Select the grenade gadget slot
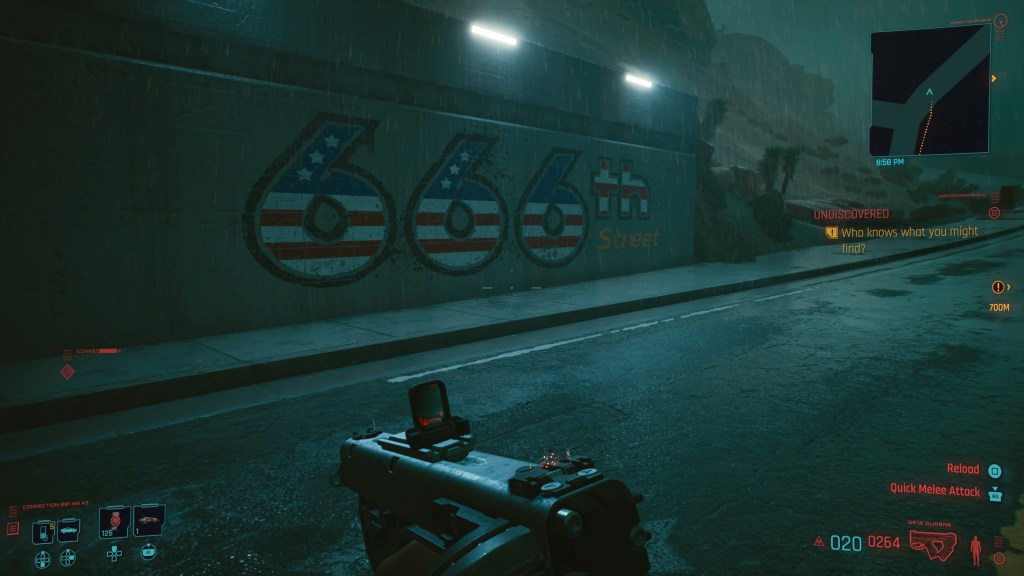The image size is (1024, 576). (149, 522)
